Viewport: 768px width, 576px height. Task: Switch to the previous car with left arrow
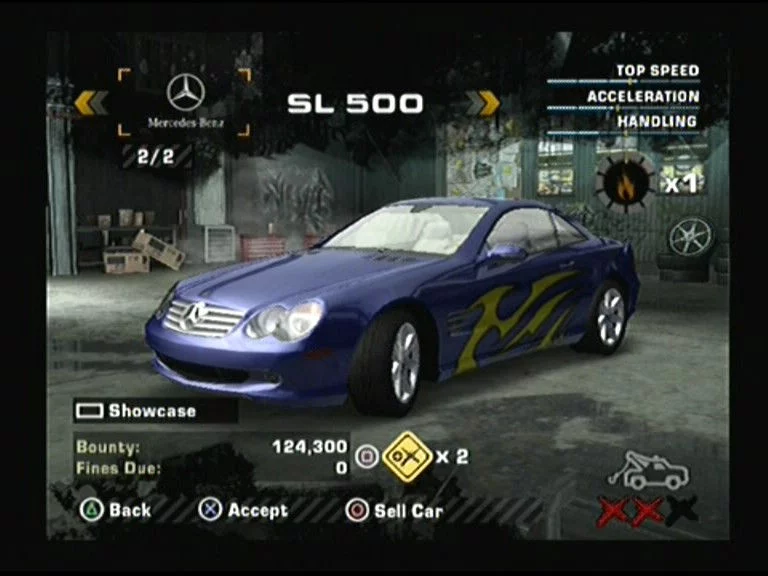(91, 102)
